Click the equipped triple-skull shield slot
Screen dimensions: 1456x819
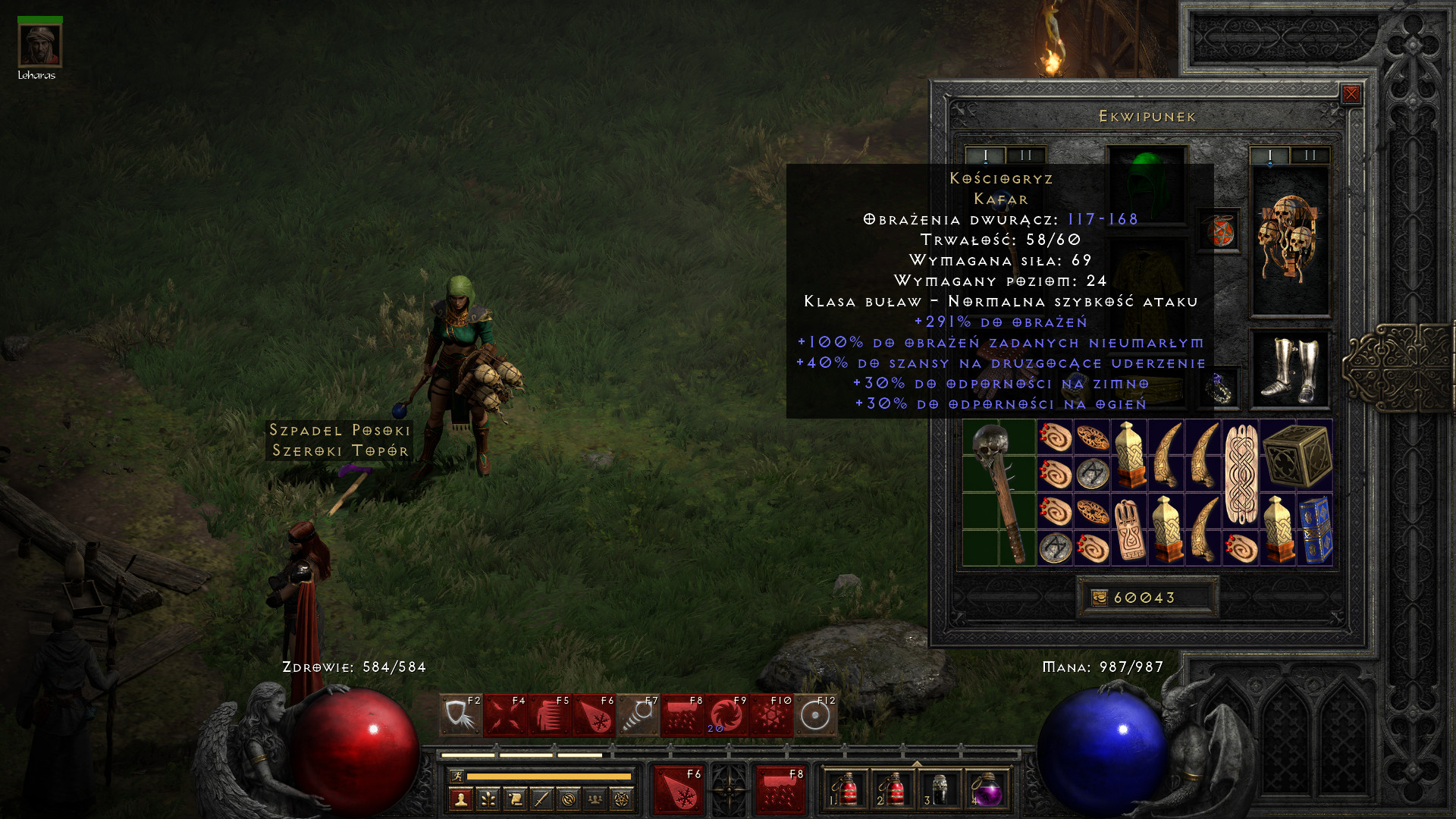point(1289,239)
